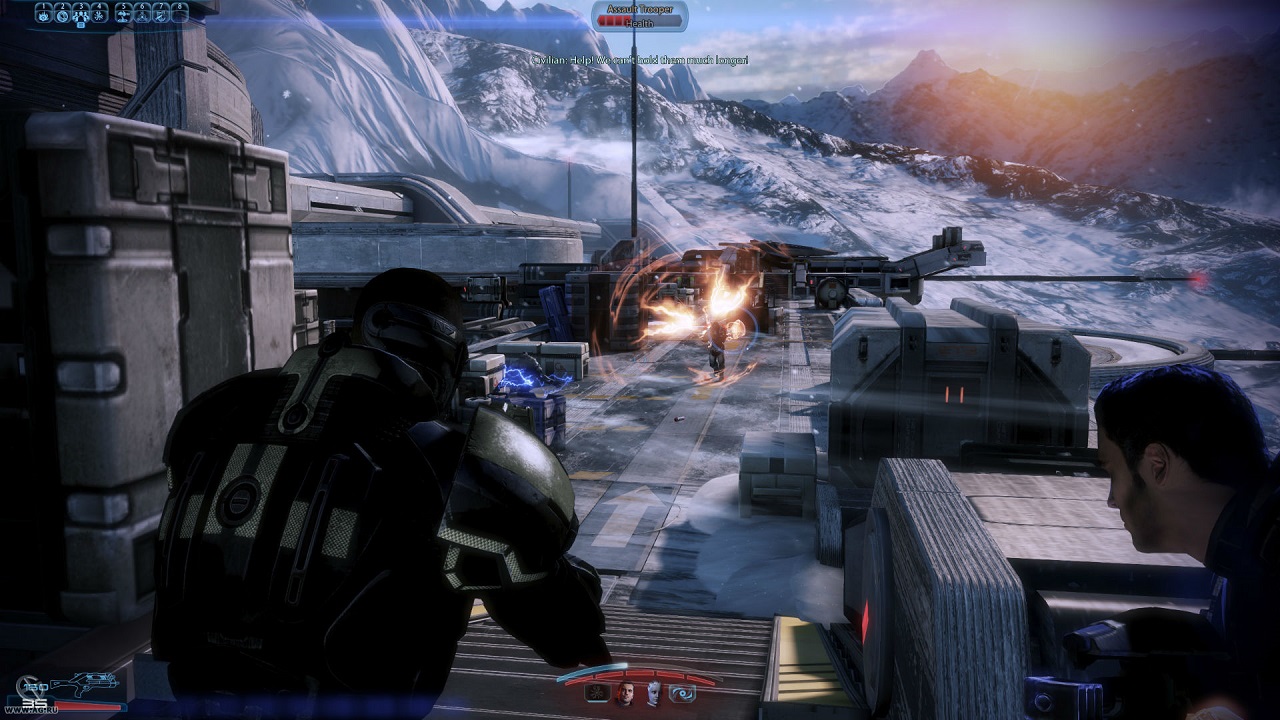Click the snowflake squad power icon beside the male portrait
1280x720 pixels.
click(x=595, y=692)
